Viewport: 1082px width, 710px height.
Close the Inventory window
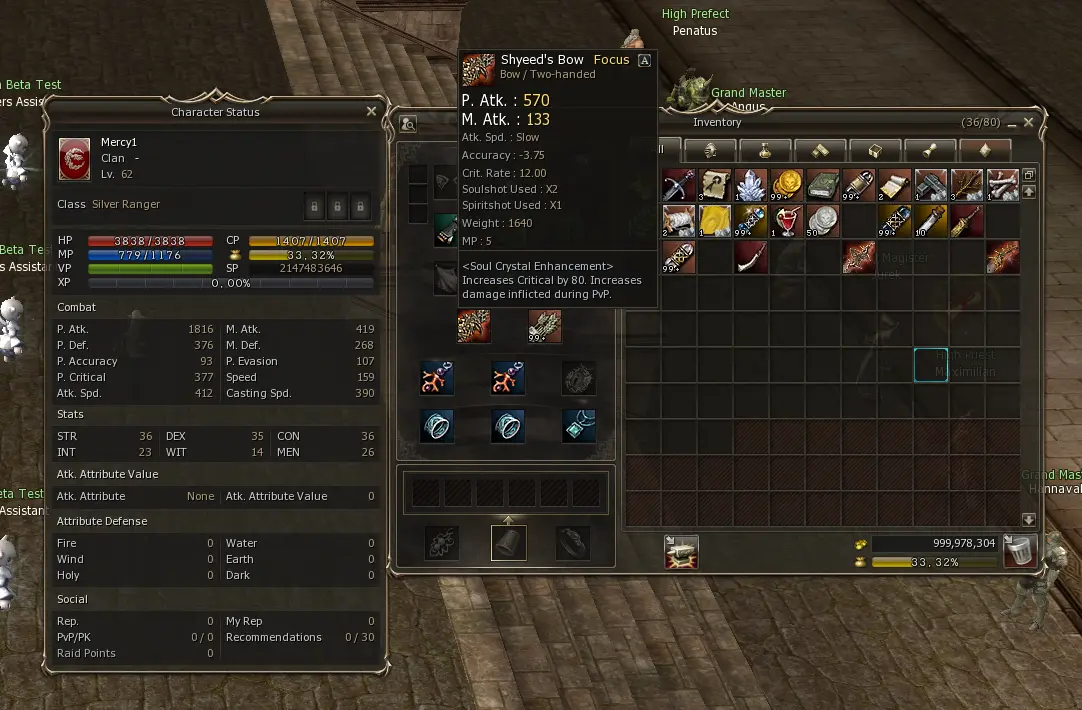pyautogui.click(x=1028, y=122)
